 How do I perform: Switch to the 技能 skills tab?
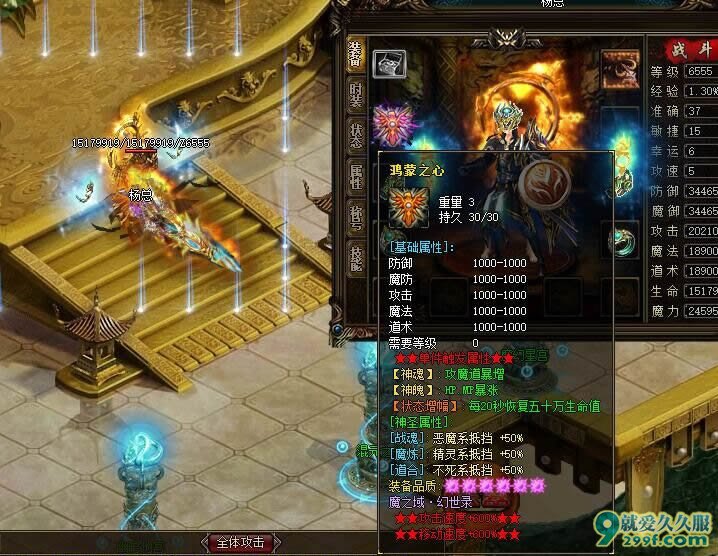pyautogui.click(x=355, y=257)
